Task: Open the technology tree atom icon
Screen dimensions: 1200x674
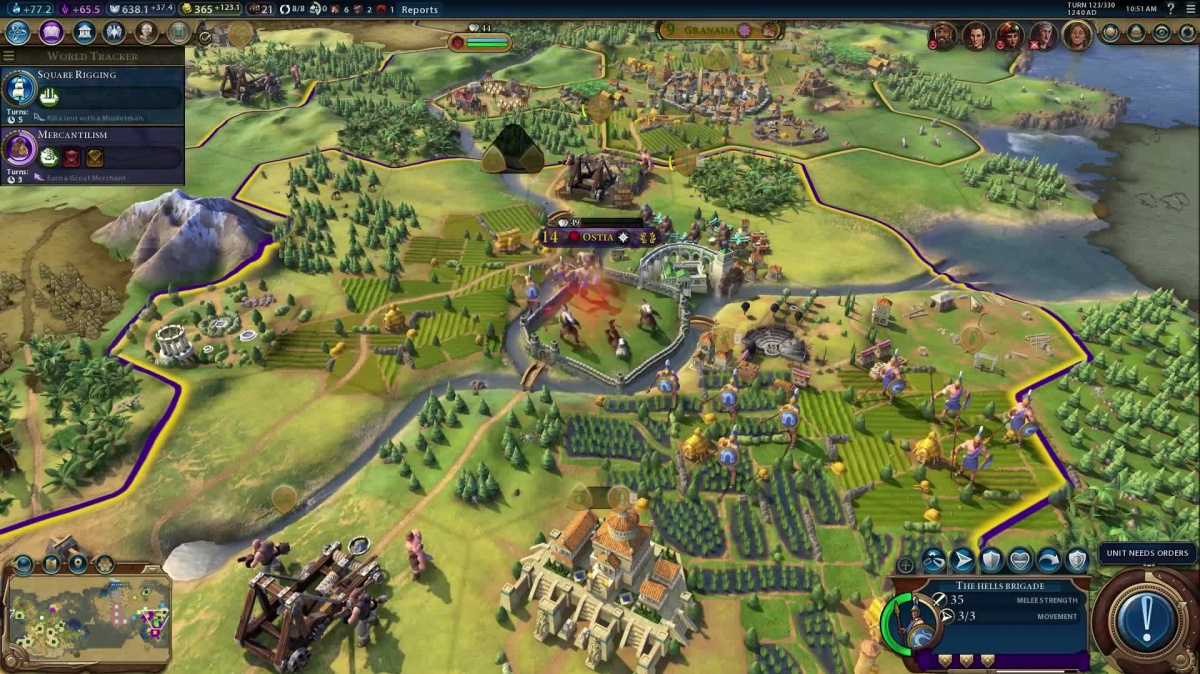Action: pyautogui.click(x=18, y=32)
